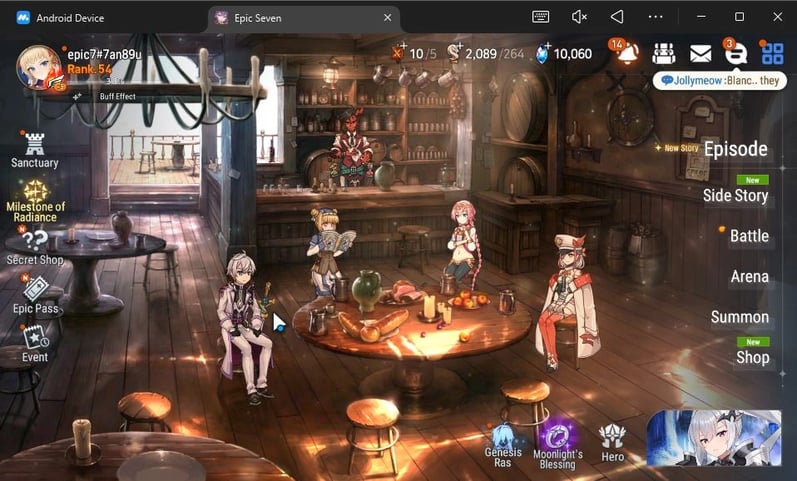Viewport: 797px width, 481px height.
Task: Tap the hero banner thumbnail
Action: [x=712, y=438]
